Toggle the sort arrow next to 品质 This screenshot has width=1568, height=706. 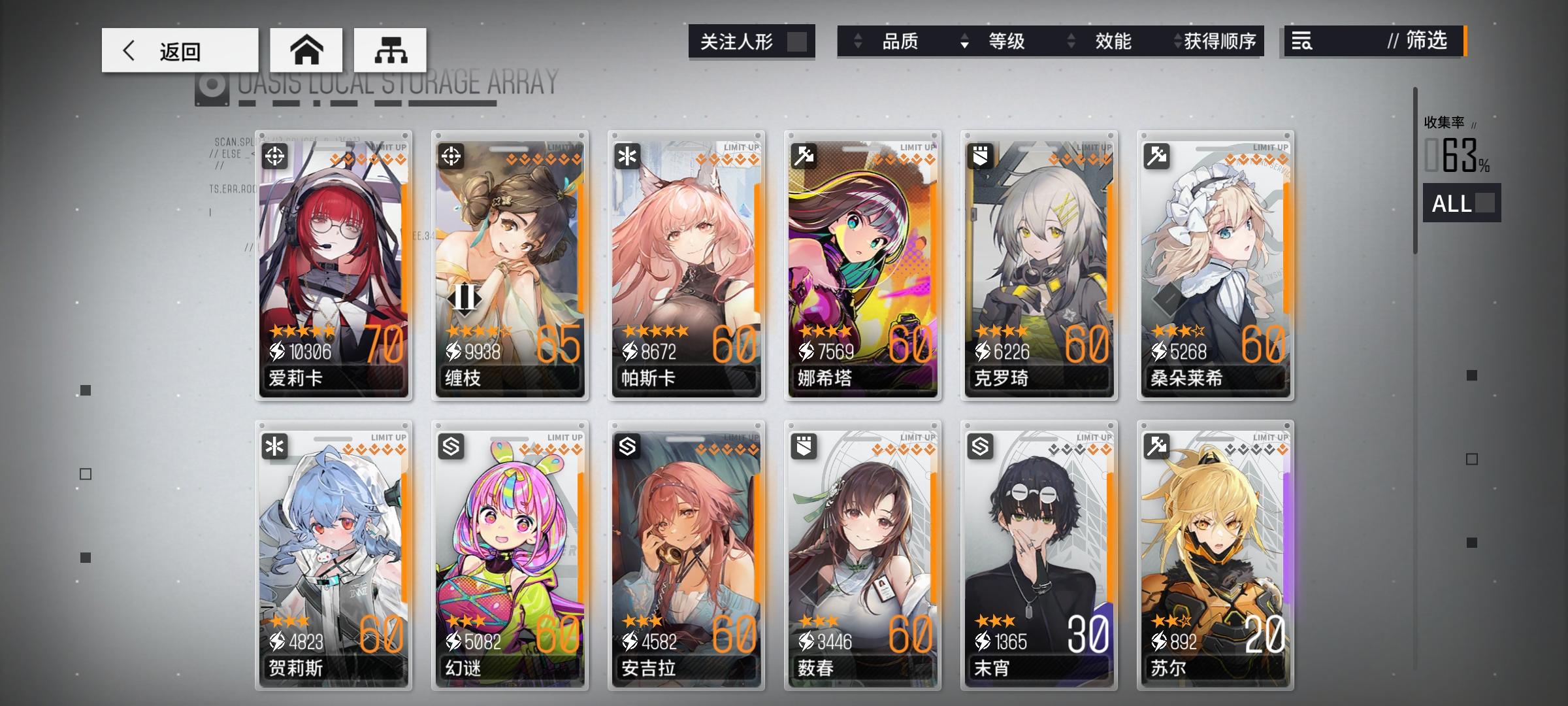pyautogui.click(x=858, y=41)
